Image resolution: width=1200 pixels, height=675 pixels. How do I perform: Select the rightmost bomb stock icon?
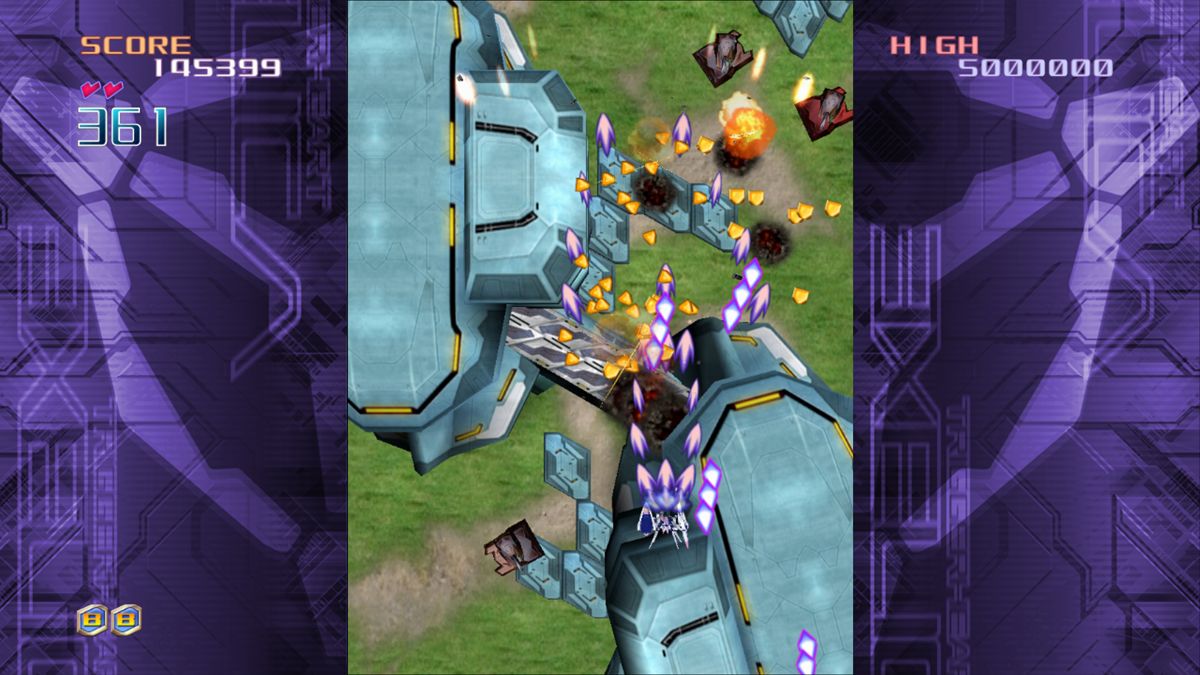126,619
